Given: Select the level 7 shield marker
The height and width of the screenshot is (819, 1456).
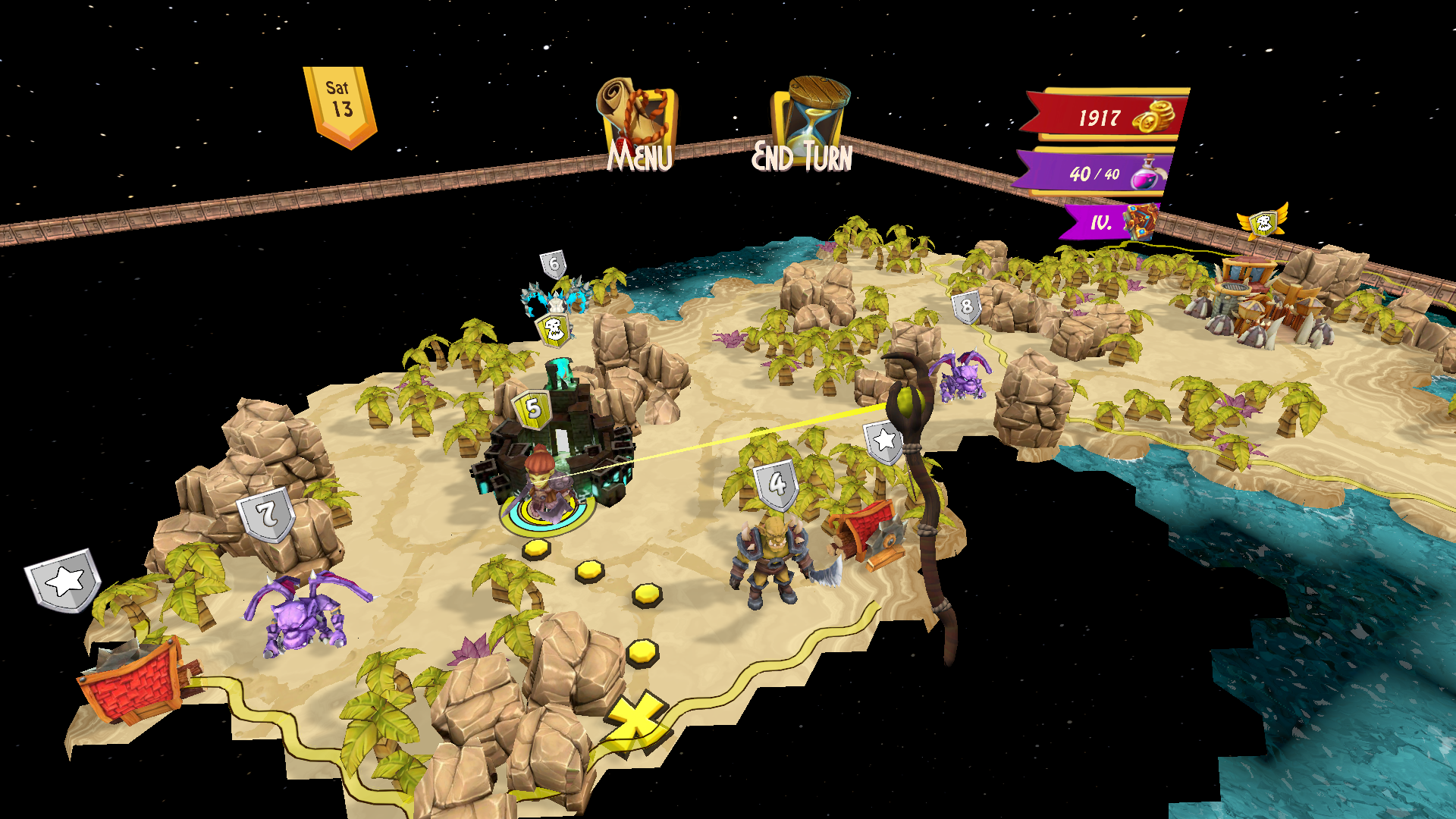Looking at the screenshot, I should point(265,515).
